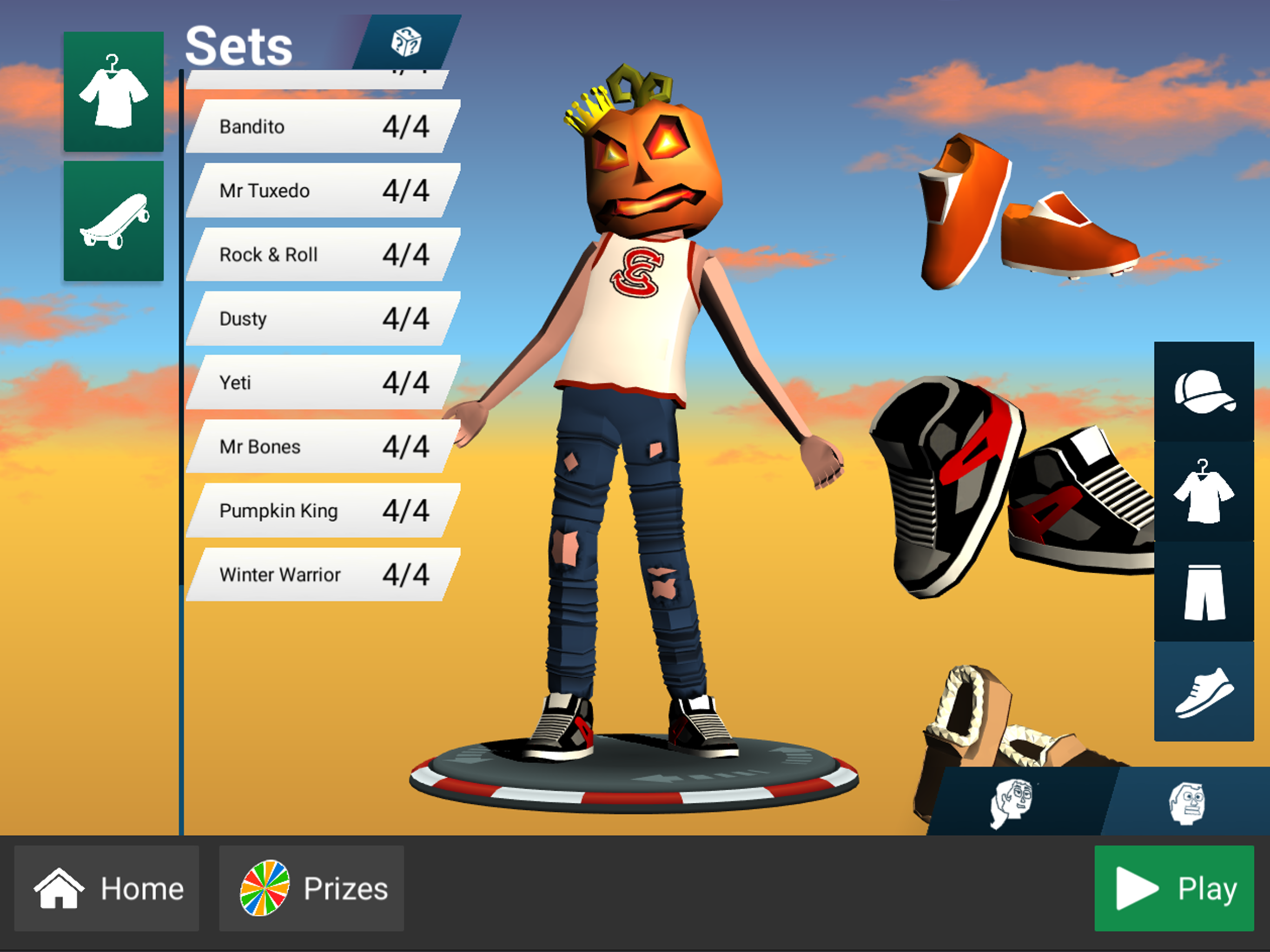
Task: Select the Pumpkin King set
Action: pos(323,510)
